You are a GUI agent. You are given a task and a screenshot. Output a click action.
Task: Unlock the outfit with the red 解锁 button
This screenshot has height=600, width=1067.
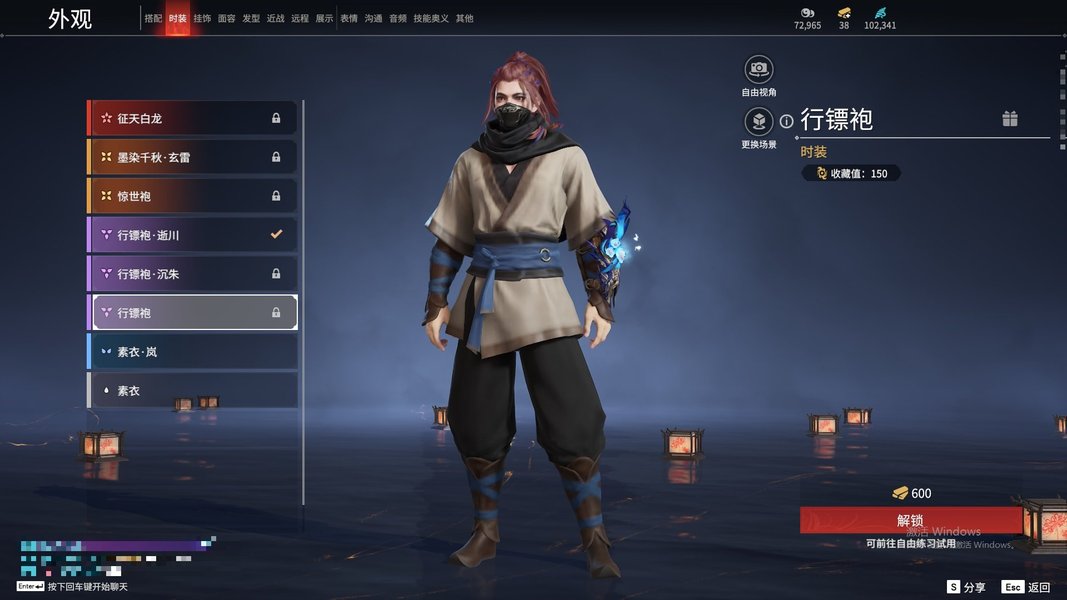910,520
